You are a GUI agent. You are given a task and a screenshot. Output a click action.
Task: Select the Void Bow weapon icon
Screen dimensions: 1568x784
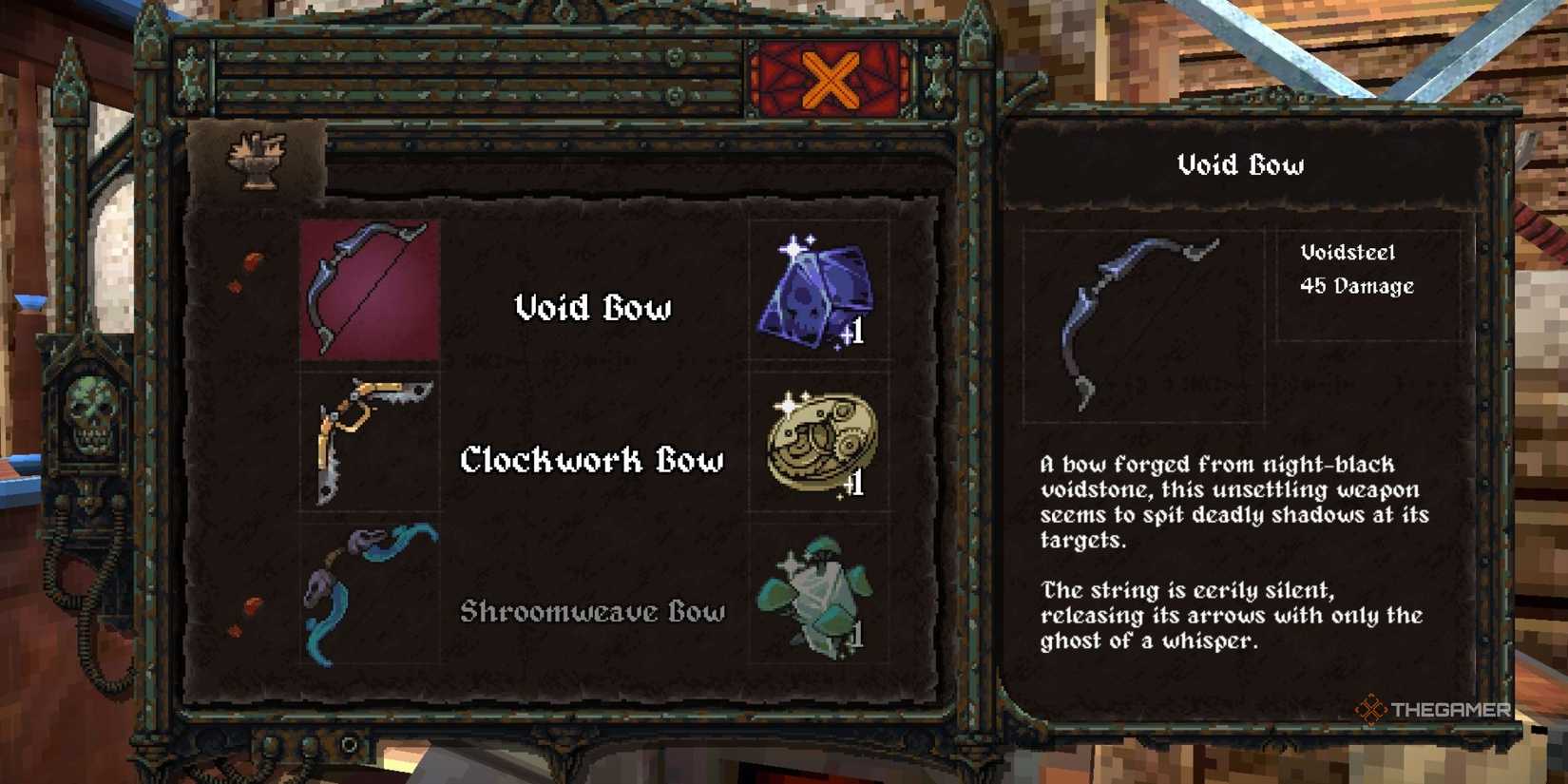369,290
